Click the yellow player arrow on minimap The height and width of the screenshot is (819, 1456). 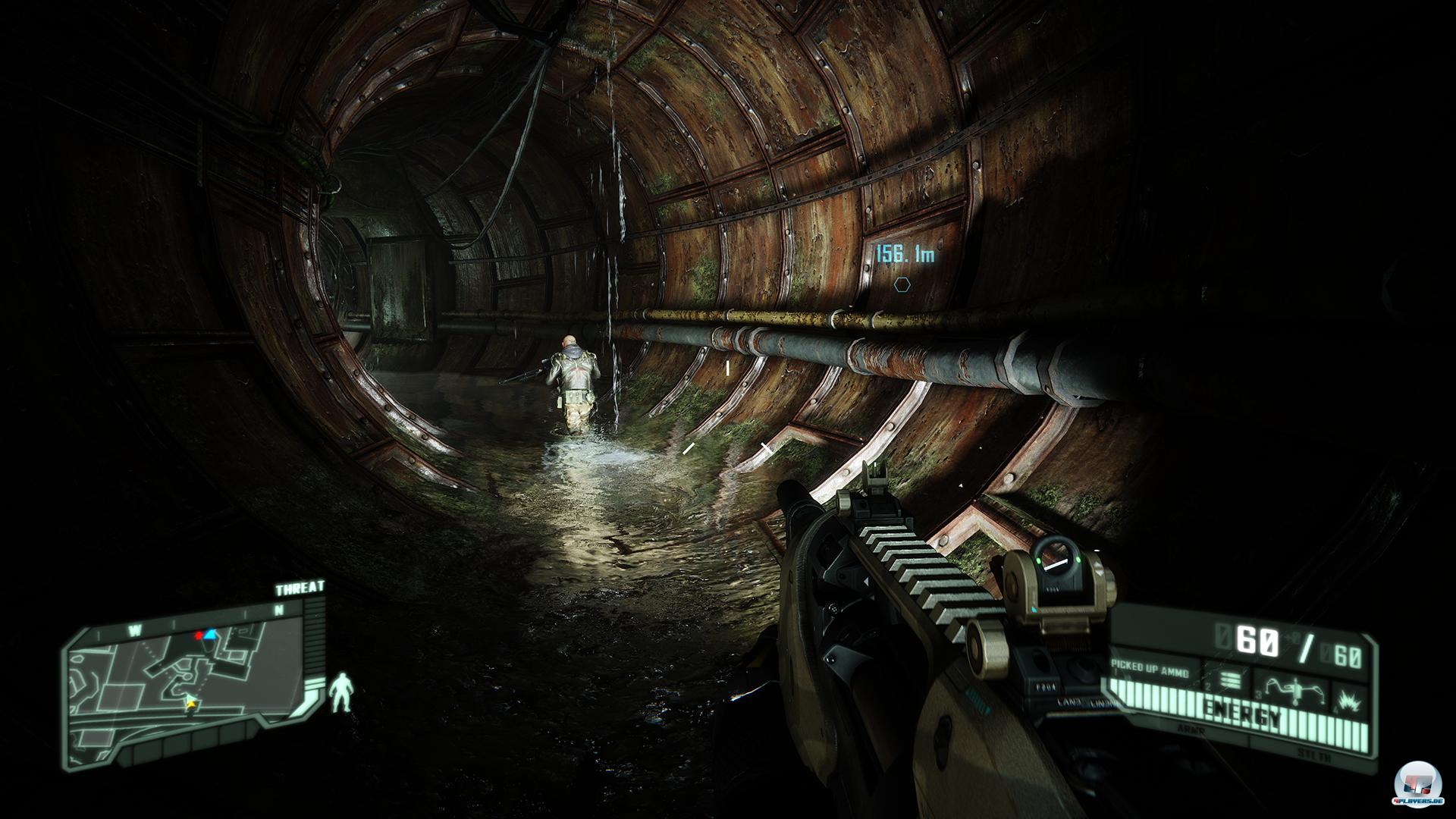point(190,702)
